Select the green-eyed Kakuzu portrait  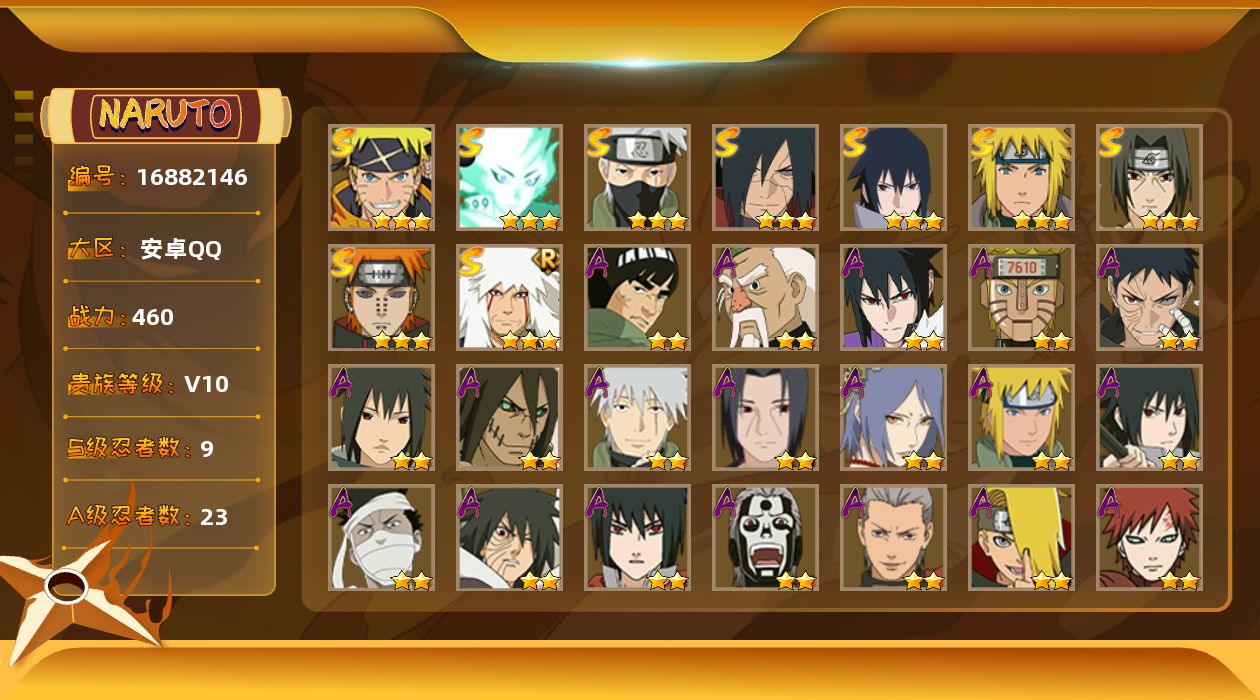click(x=509, y=417)
